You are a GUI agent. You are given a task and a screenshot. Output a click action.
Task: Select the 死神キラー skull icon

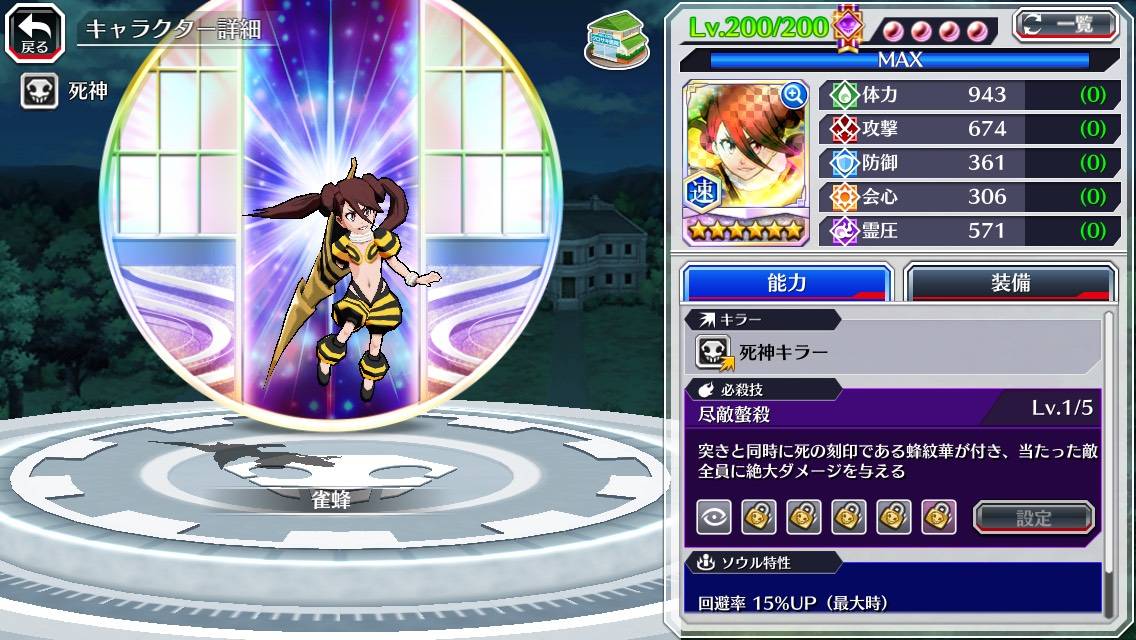(714, 352)
